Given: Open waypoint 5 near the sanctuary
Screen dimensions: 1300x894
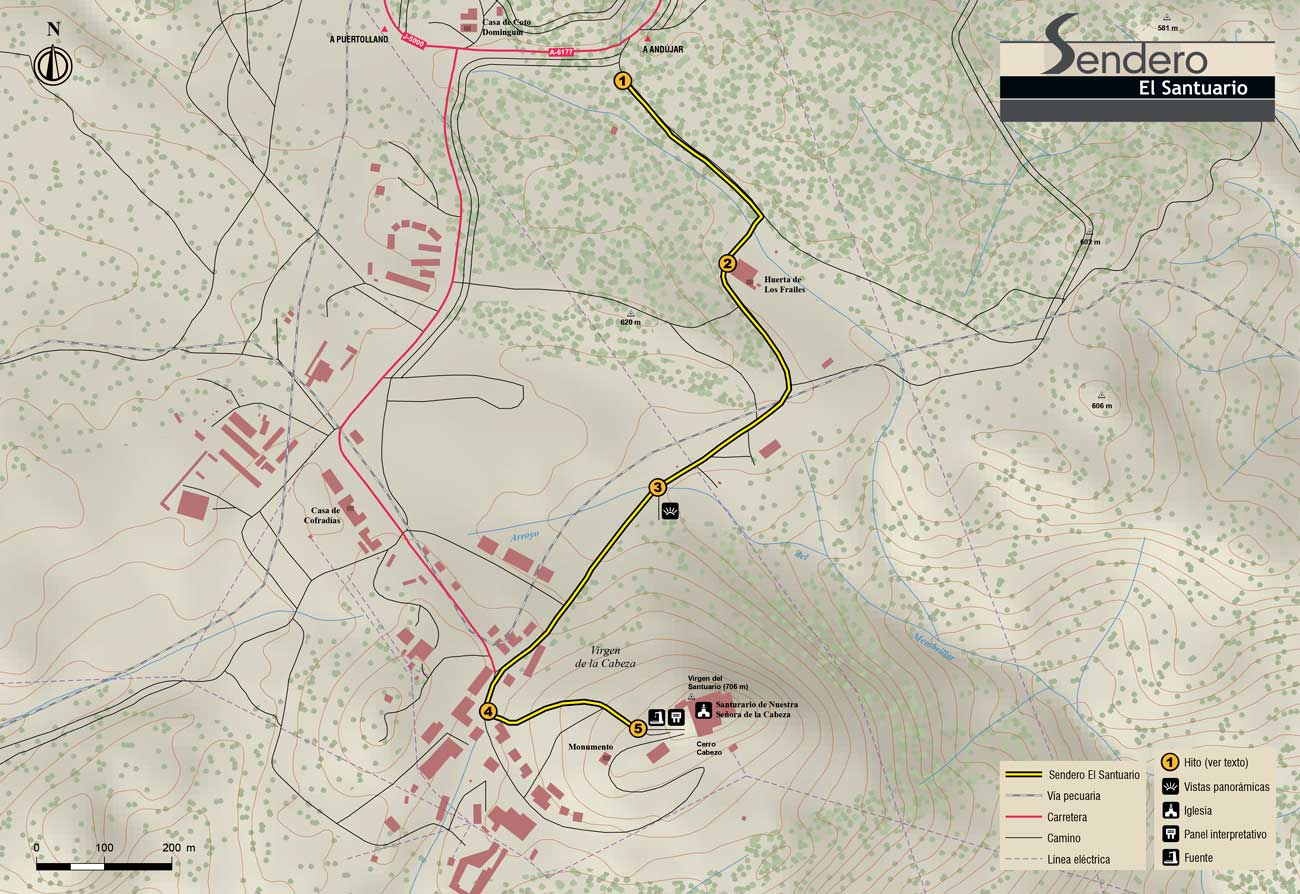Looking at the screenshot, I should 638,729.
